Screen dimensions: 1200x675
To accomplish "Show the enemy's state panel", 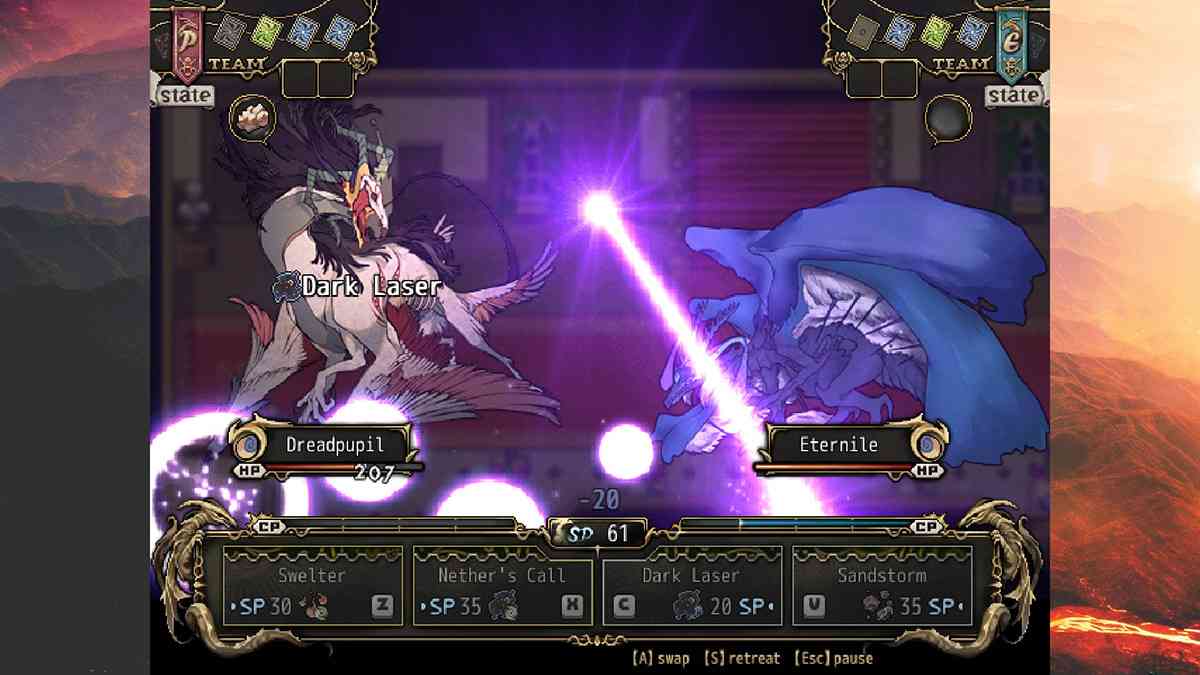I will pos(1013,96).
